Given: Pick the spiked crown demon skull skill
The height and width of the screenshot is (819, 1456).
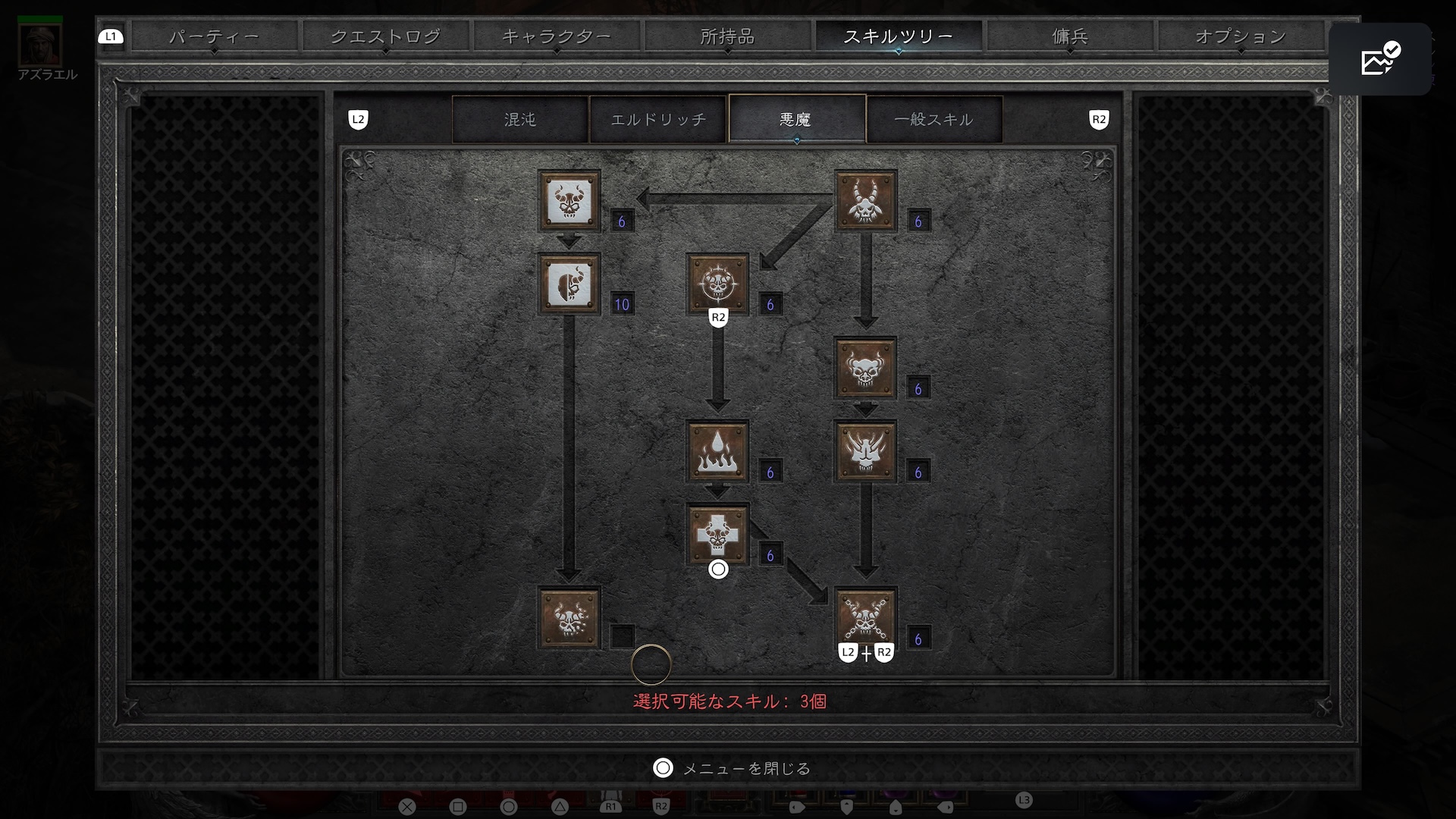Looking at the screenshot, I should [865, 452].
